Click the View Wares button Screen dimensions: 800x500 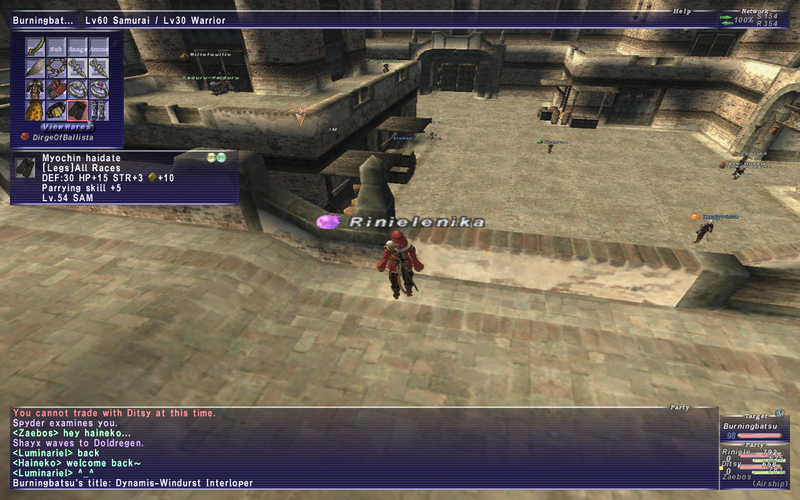coord(67,127)
